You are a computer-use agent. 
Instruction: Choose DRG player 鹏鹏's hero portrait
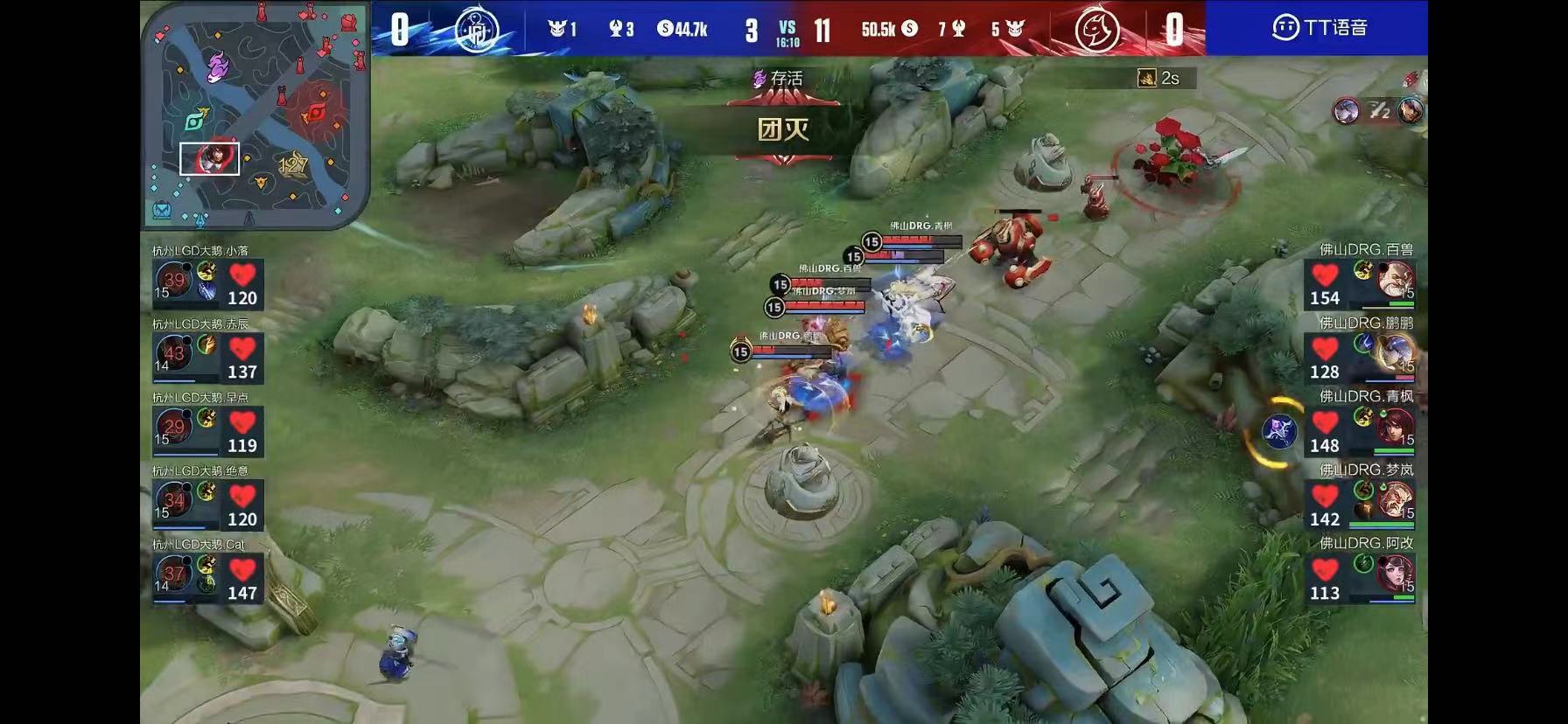pyautogui.click(x=1395, y=353)
